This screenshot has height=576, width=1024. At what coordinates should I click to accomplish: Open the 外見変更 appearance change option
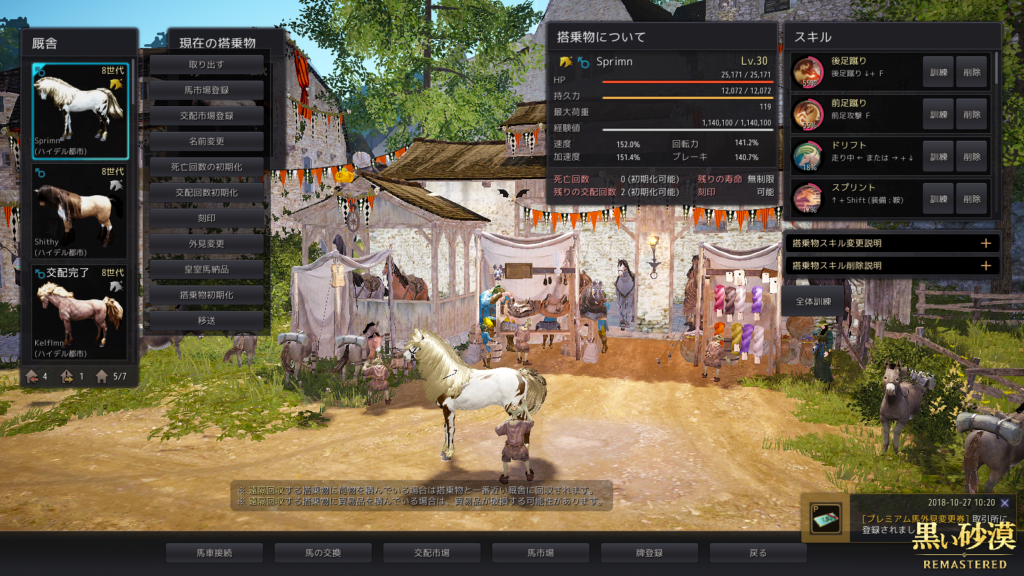coord(207,244)
